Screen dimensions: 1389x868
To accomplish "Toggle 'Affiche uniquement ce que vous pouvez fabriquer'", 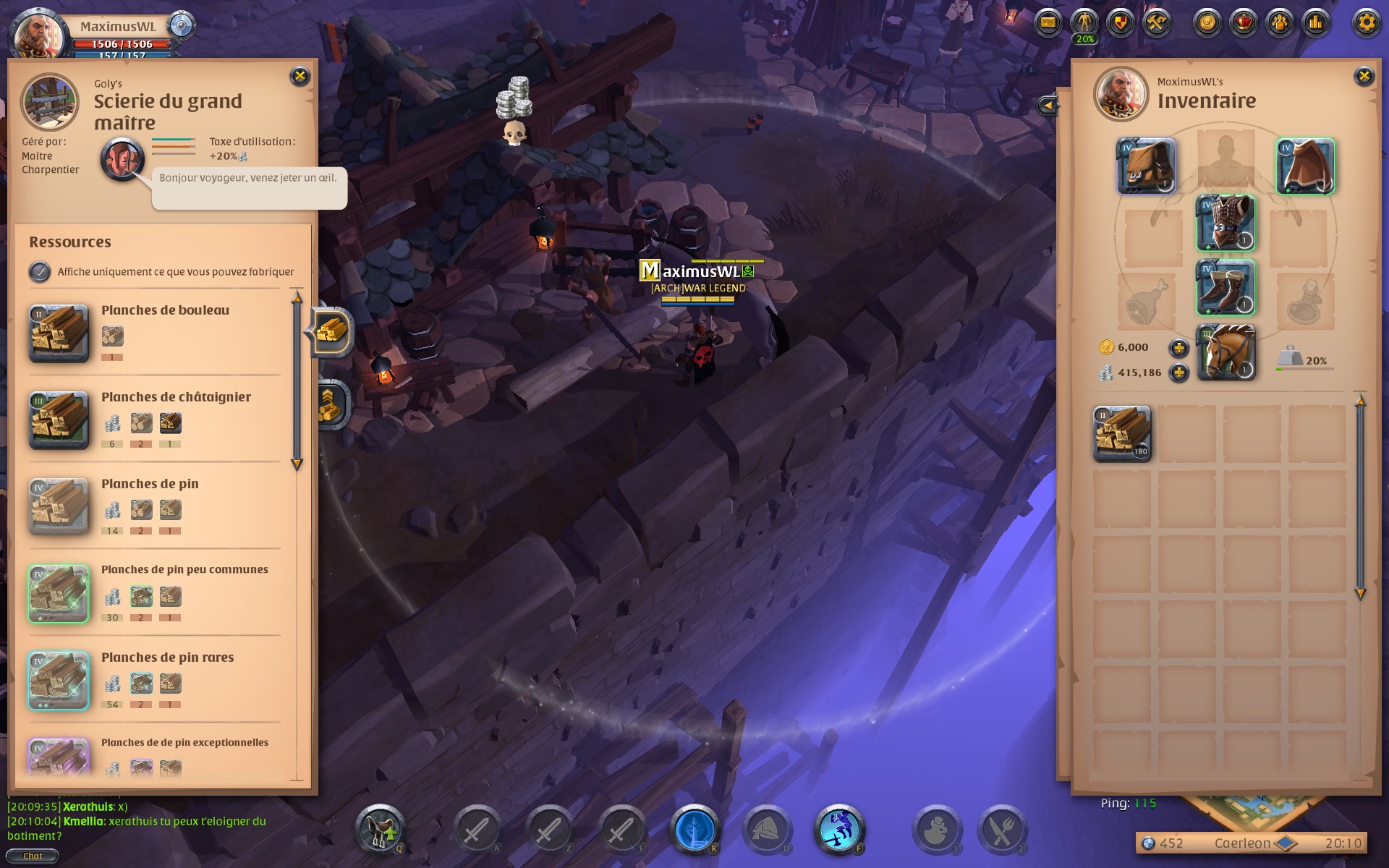I will click(39, 272).
